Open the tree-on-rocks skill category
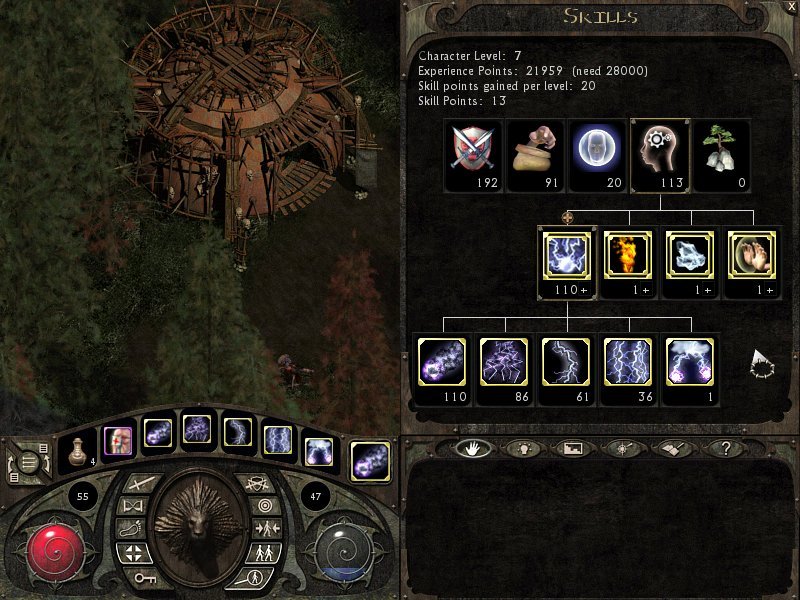 pos(721,149)
